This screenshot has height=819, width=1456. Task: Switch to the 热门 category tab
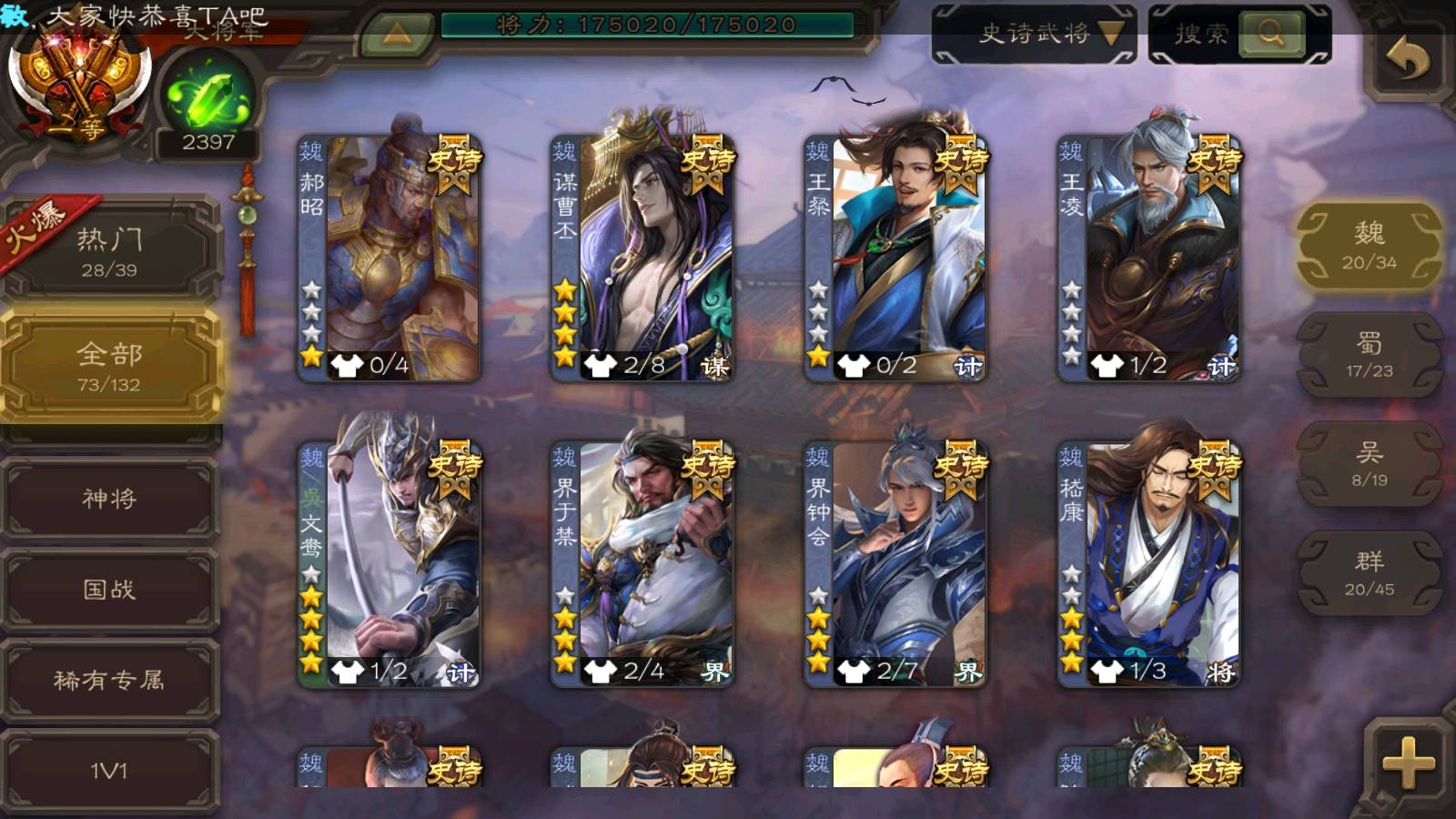[109, 250]
